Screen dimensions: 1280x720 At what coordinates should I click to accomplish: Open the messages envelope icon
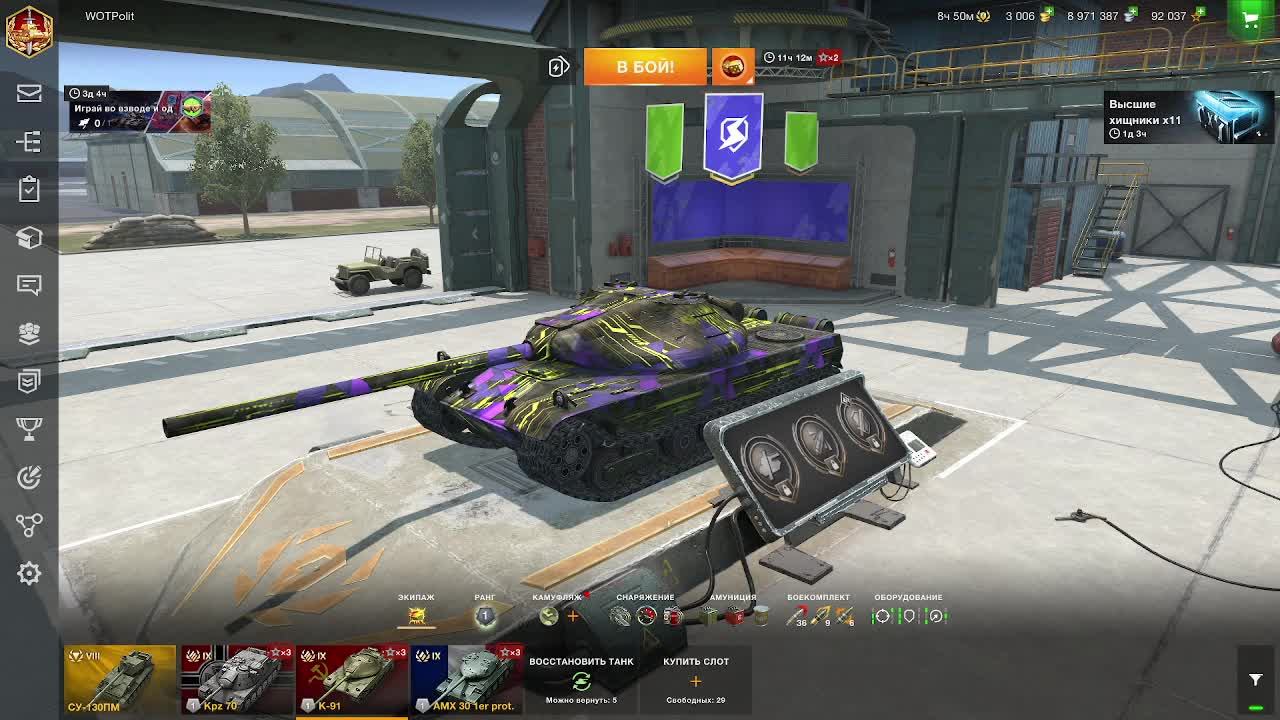click(x=29, y=94)
